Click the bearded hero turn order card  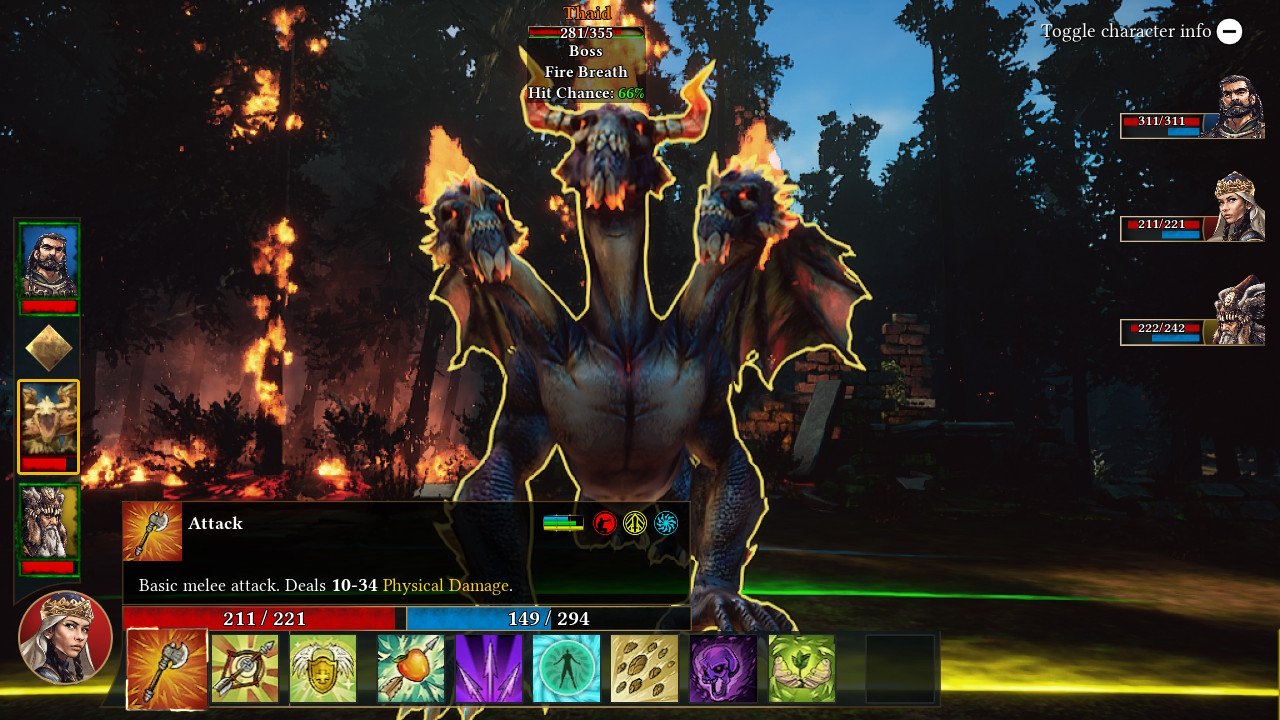[48, 263]
